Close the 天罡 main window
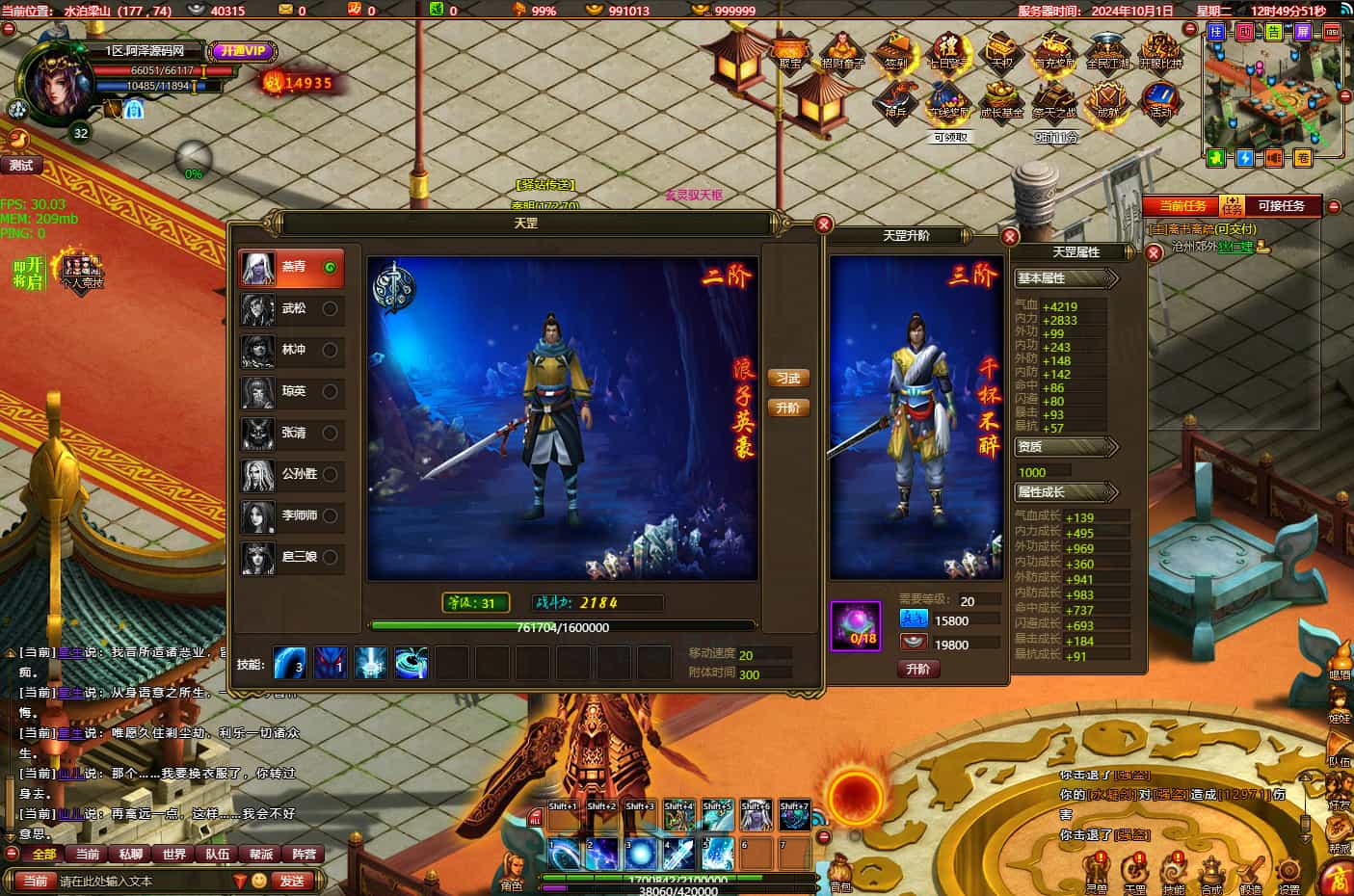Viewport: 1354px width, 896px height. pos(823,224)
